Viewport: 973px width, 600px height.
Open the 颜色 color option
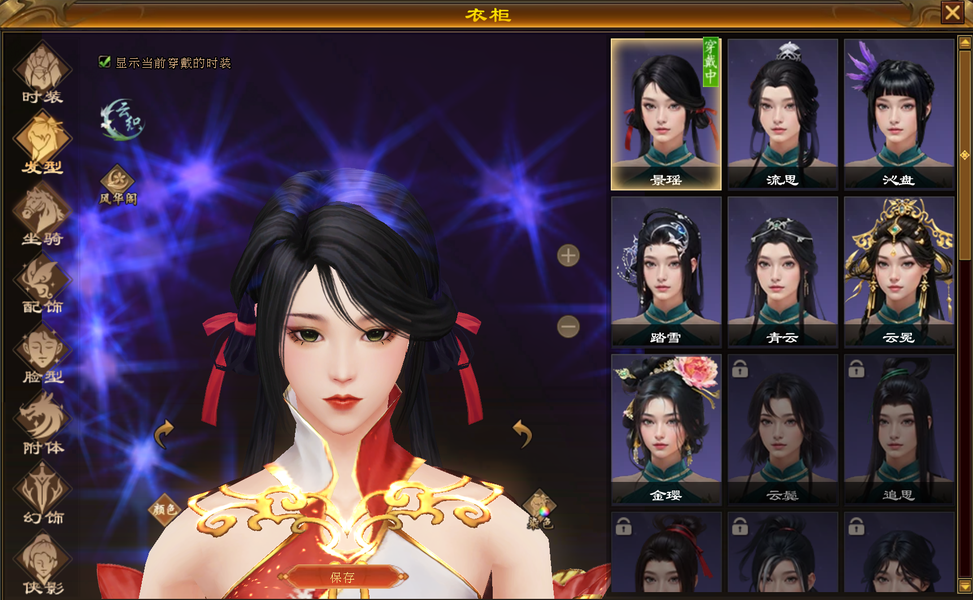tap(164, 509)
